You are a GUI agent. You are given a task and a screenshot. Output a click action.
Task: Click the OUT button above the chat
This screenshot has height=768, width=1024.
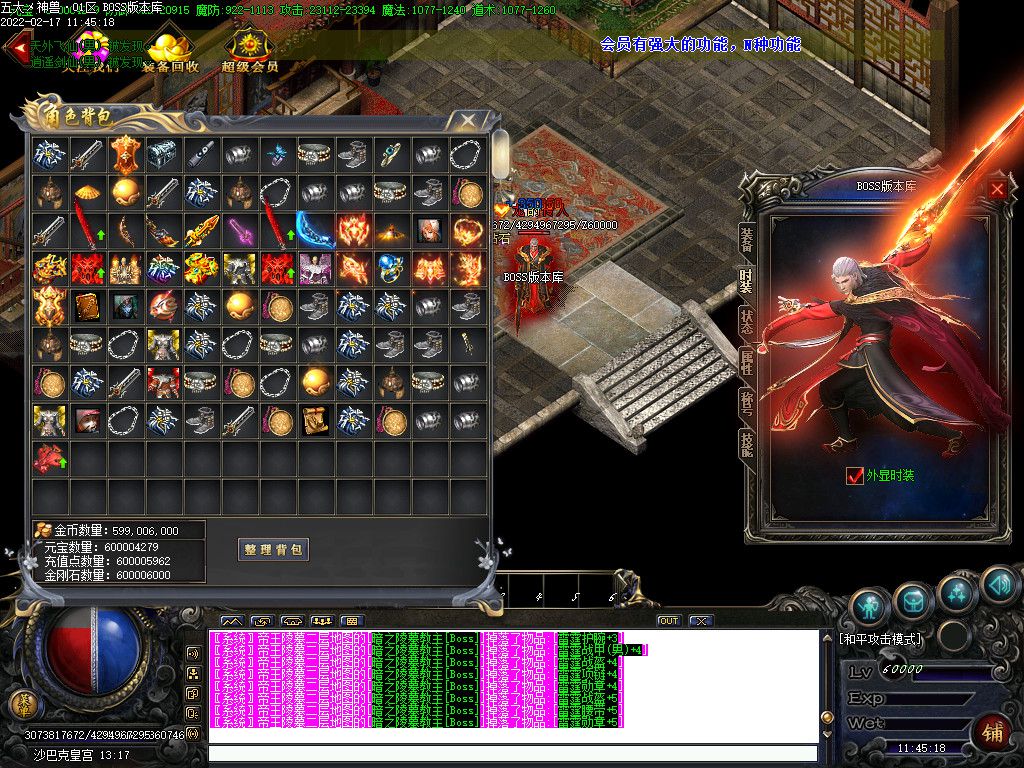coord(668,621)
